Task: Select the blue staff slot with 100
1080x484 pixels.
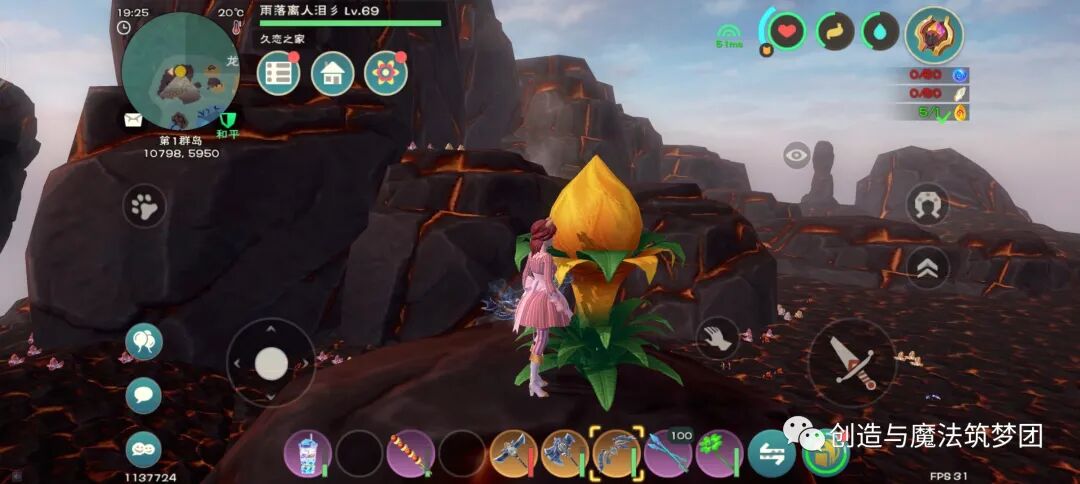Action: pos(668,454)
